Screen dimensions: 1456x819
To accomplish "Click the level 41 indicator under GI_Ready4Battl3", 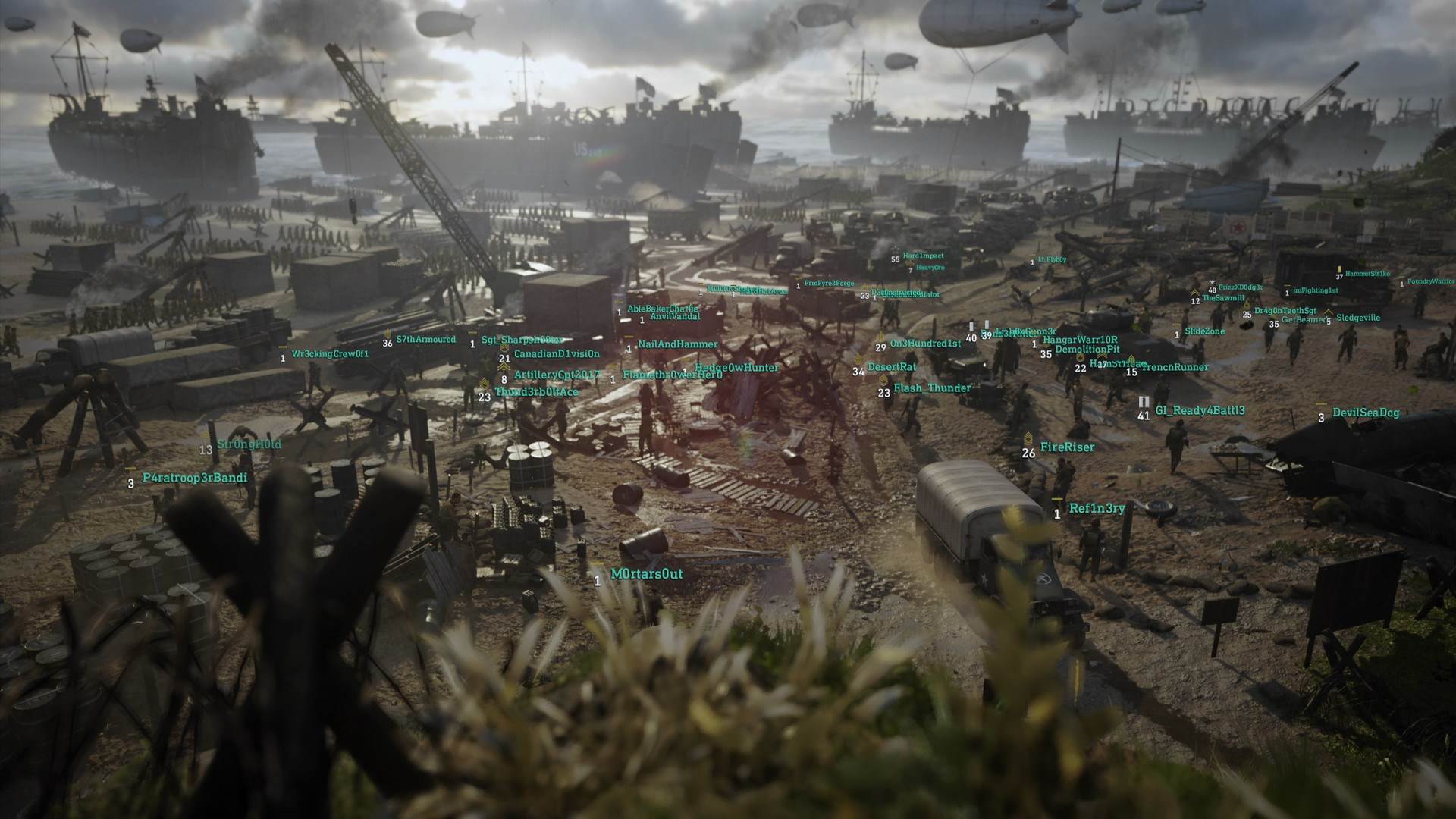I will point(1142,416).
